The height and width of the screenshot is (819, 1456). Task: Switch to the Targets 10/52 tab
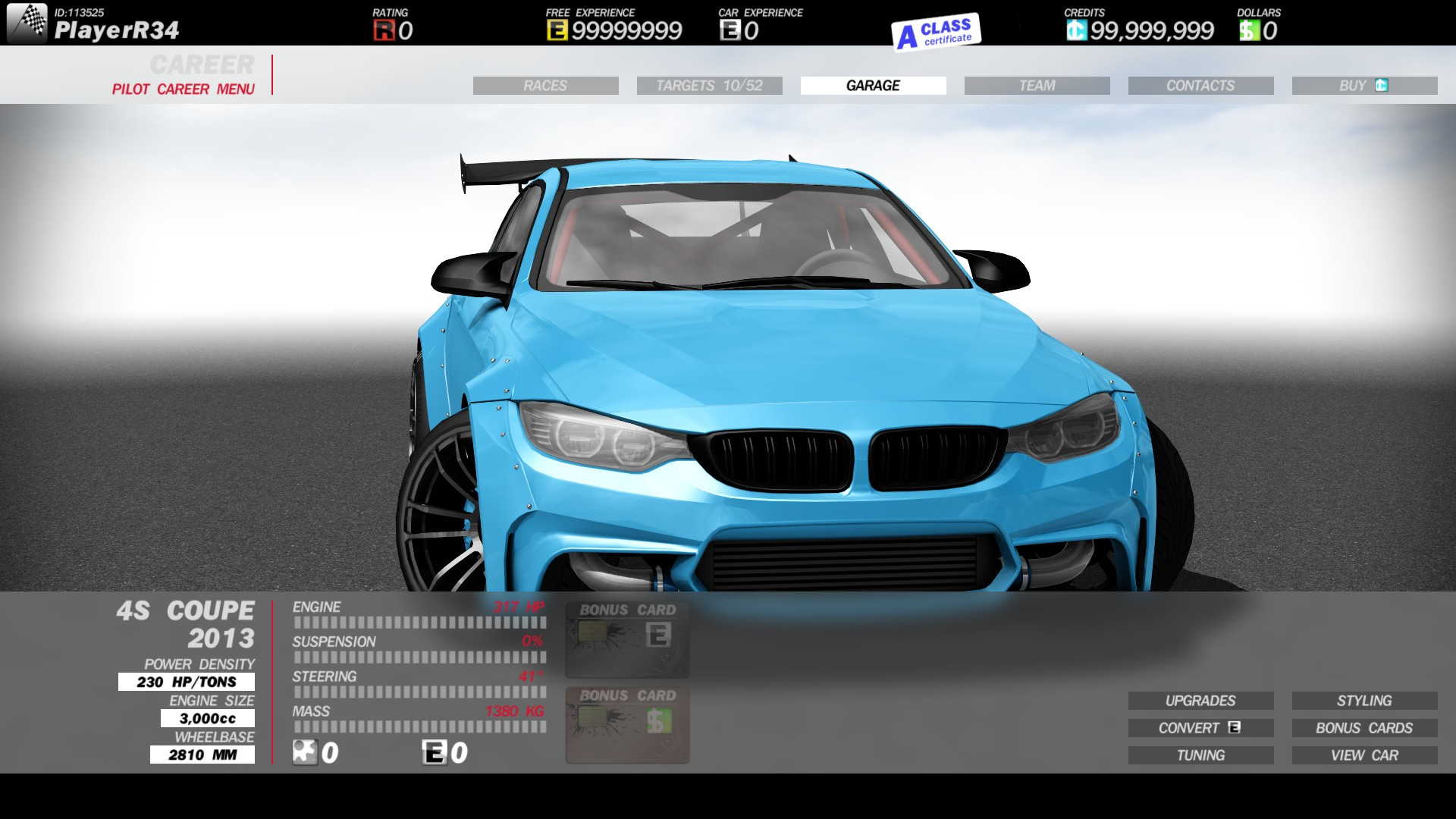pos(709,86)
